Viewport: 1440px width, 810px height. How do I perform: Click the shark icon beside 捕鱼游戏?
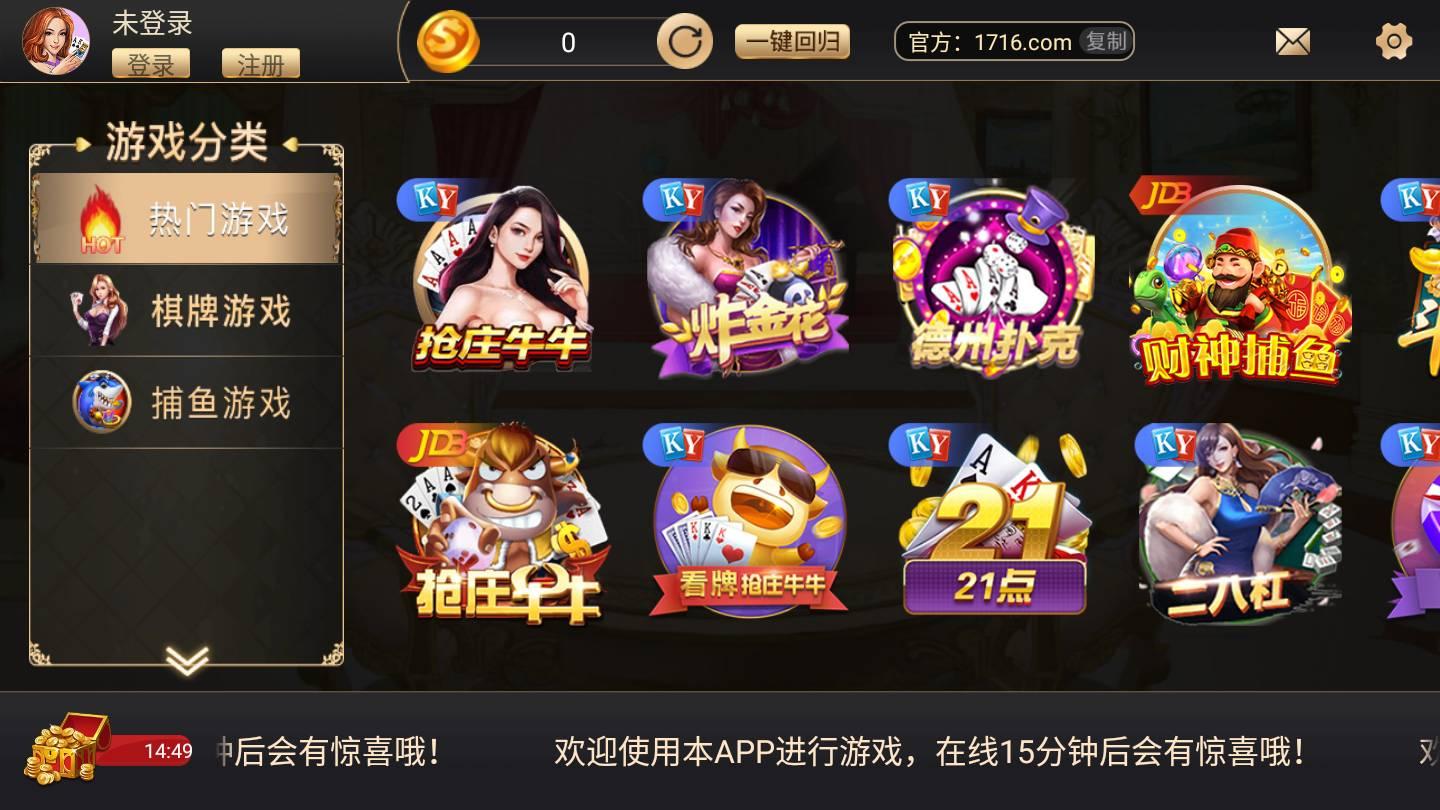(x=100, y=400)
